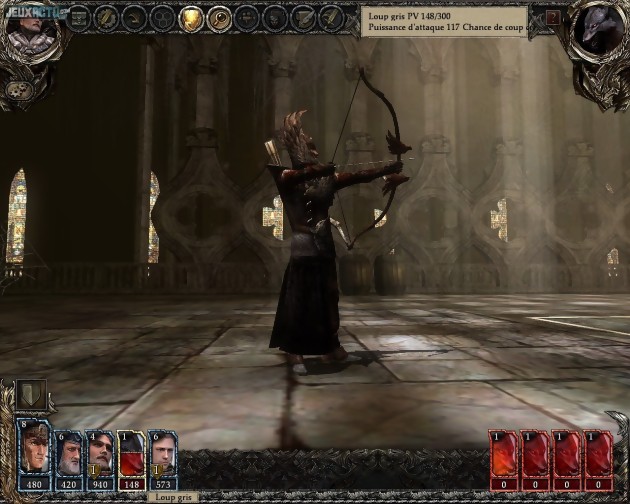Click the question mark help button
Viewport: 630px width, 504px height.
553,19
